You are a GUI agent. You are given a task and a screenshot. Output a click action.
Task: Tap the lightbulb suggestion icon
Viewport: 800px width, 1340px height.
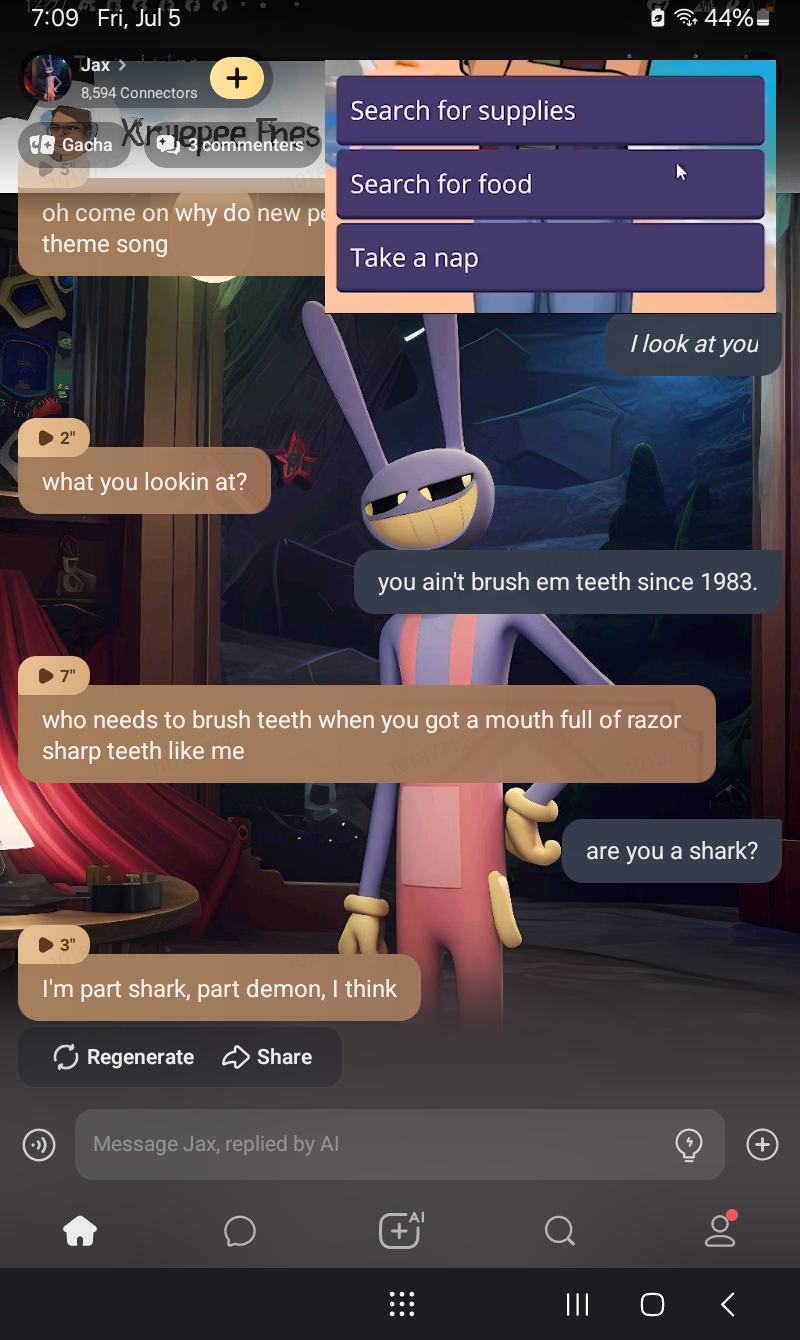click(x=689, y=1144)
